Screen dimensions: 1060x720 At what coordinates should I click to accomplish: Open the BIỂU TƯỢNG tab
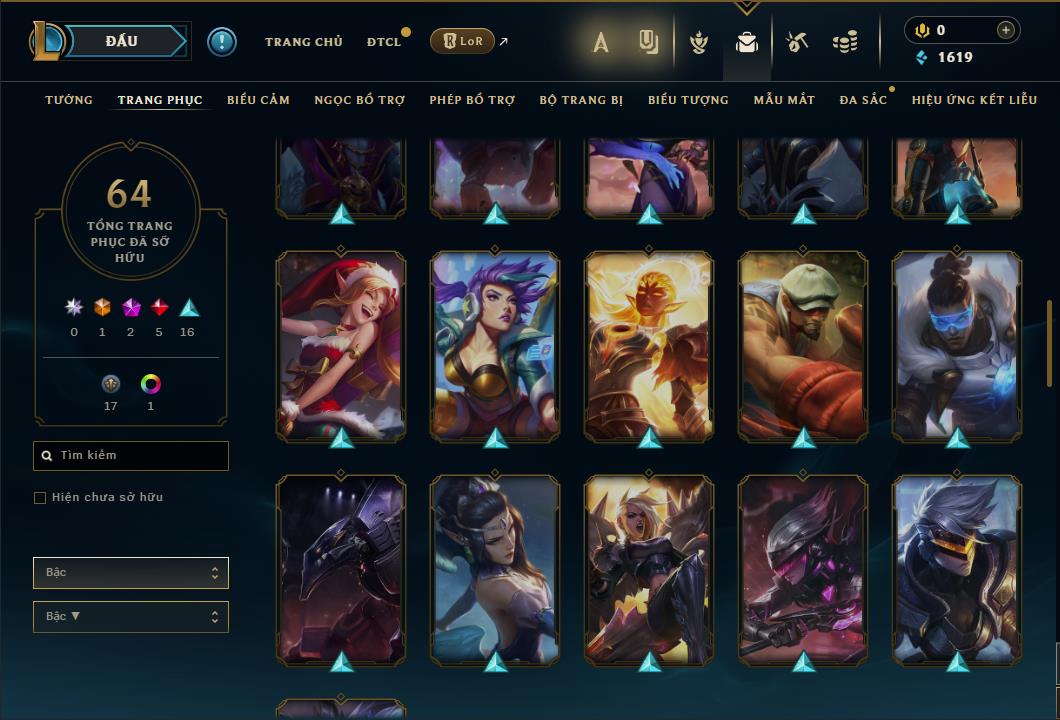click(688, 100)
